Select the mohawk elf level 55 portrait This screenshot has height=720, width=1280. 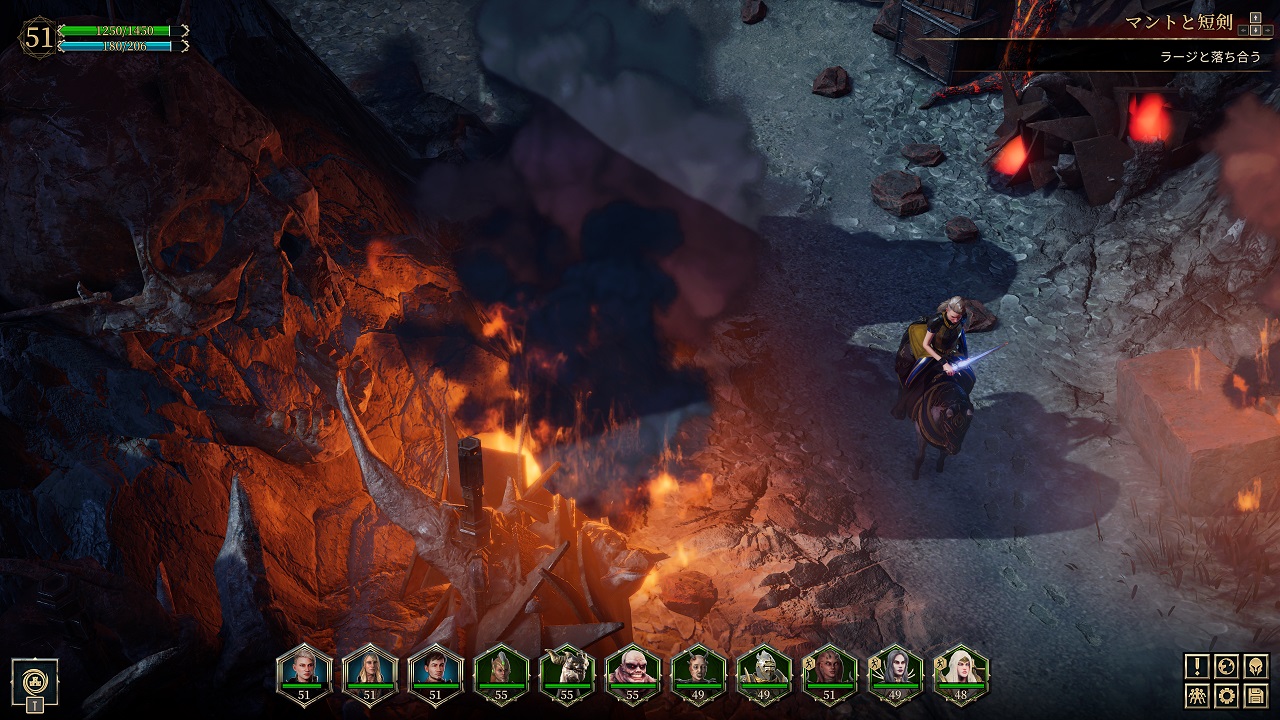coord(501,668)
